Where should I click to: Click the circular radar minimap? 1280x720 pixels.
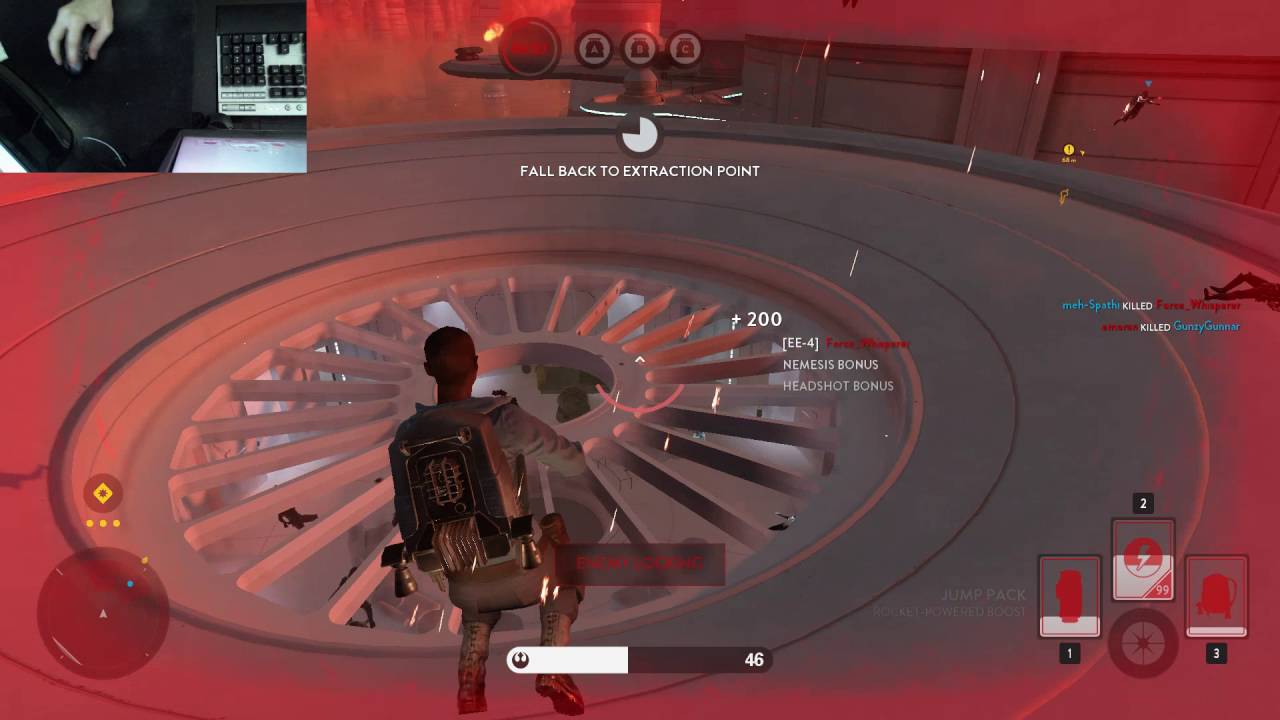103,611
